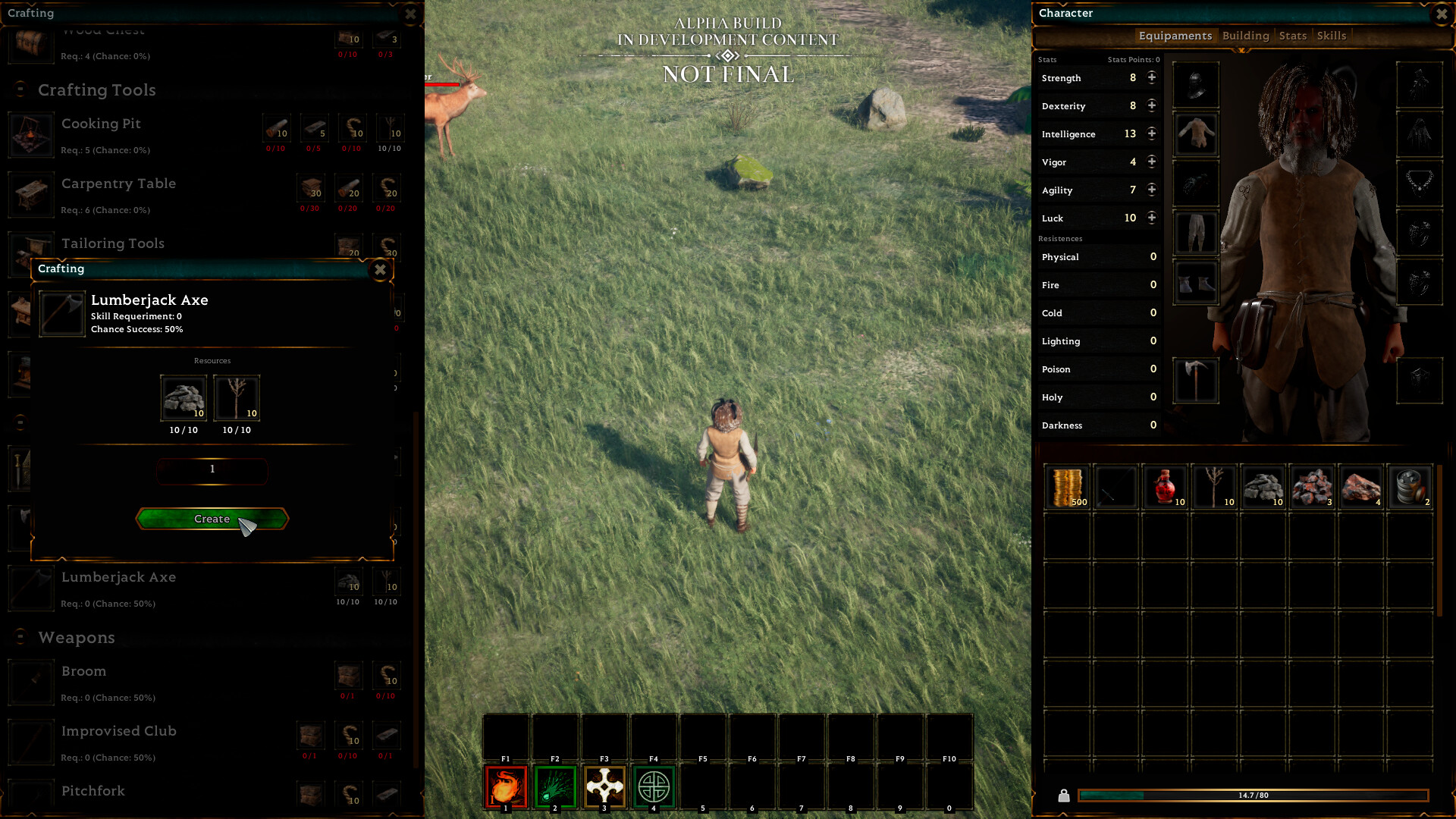Increase the Luck stat value
Viewport: 1456px width, 819px height.
tap(1151, 218)
